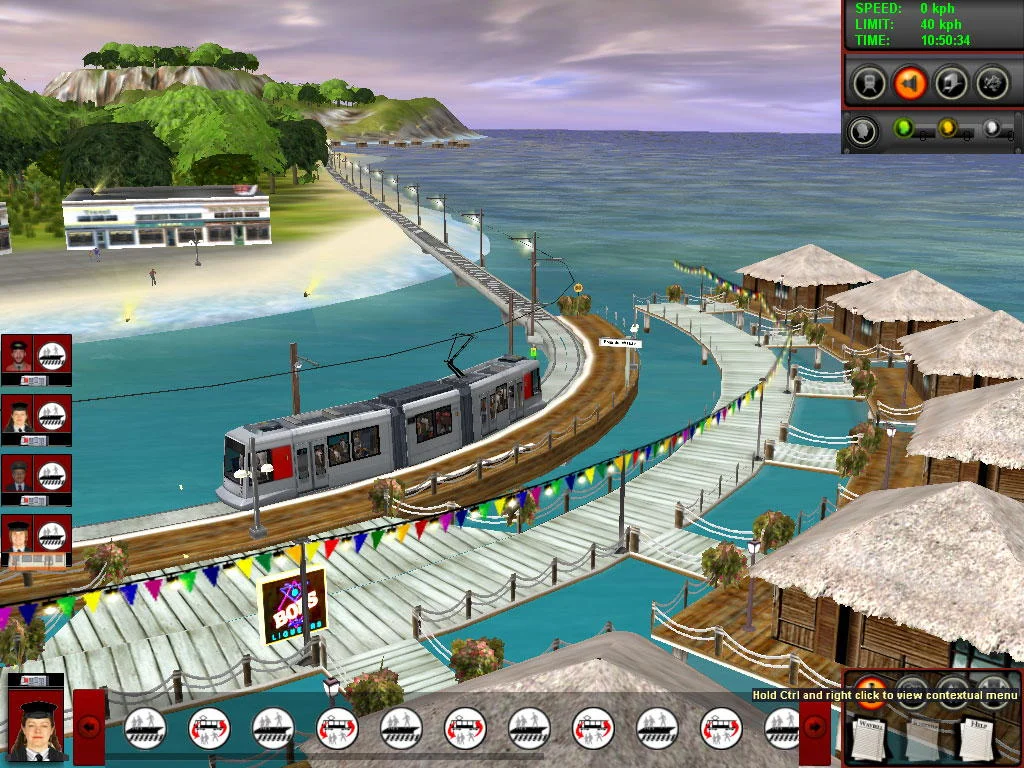Click the white driver head indicator

pyautogui.click(x=990, y=128)
